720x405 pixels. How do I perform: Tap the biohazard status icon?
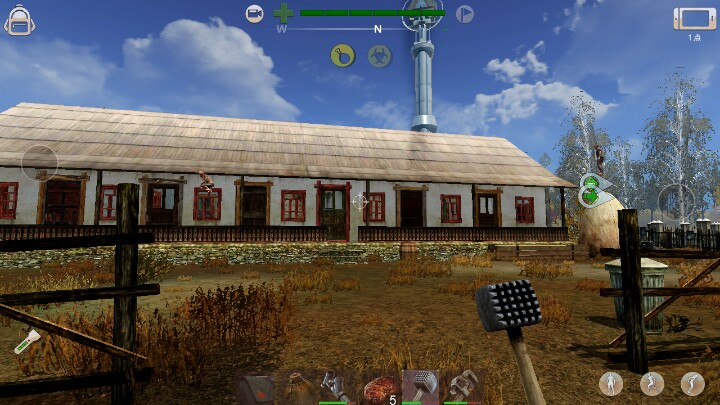378,56
